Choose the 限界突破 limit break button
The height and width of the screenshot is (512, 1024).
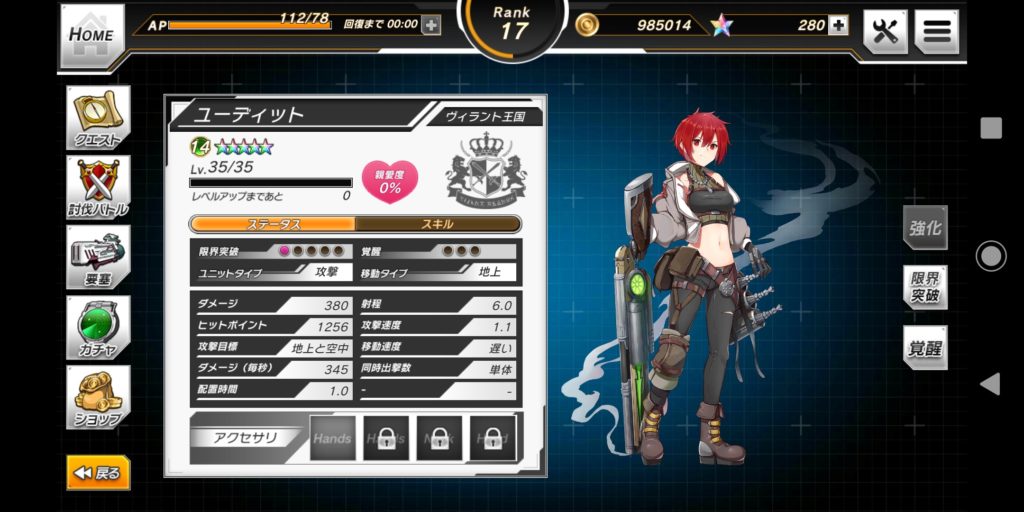(x=925, y=288)
